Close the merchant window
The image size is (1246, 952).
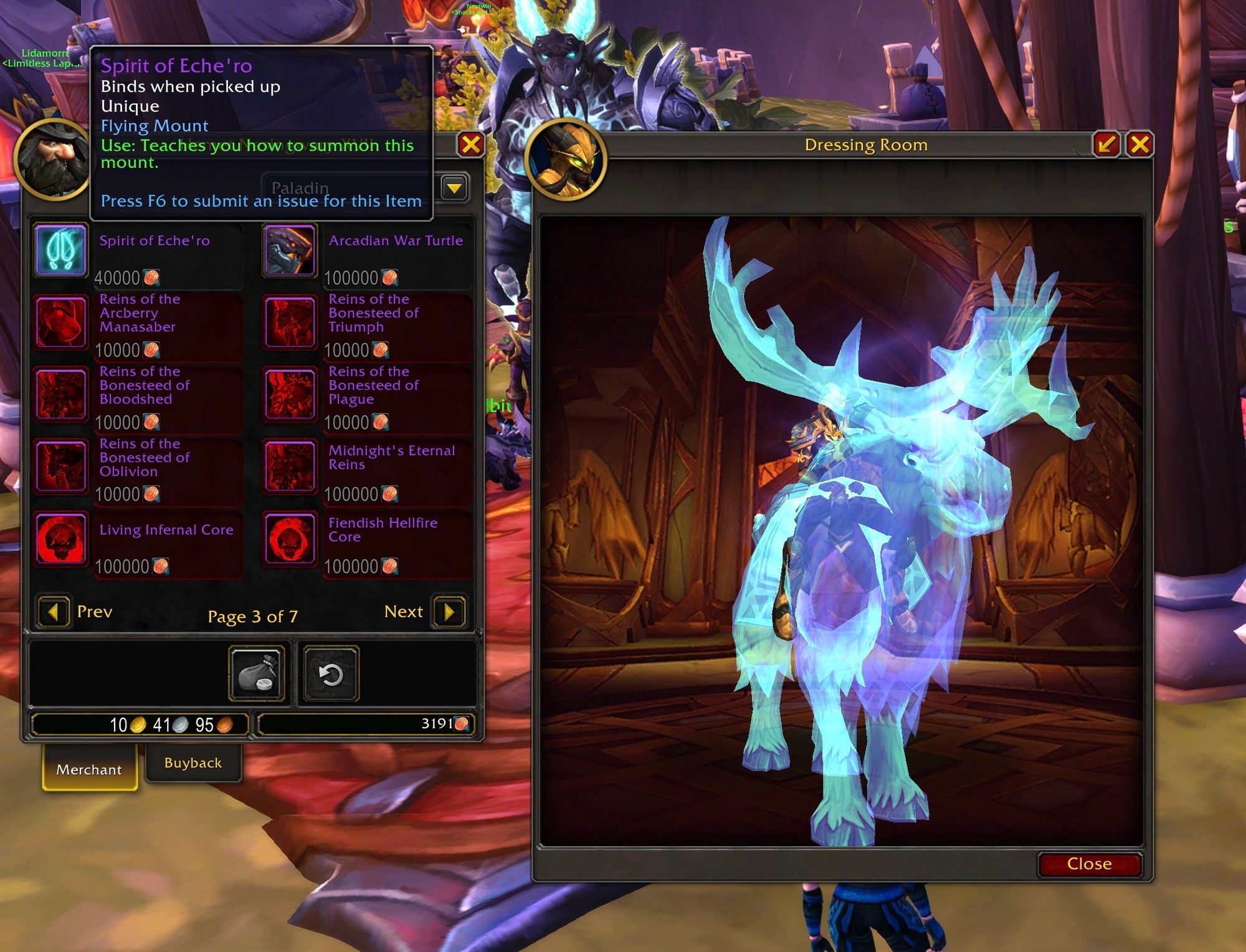(x=471, y=145)
